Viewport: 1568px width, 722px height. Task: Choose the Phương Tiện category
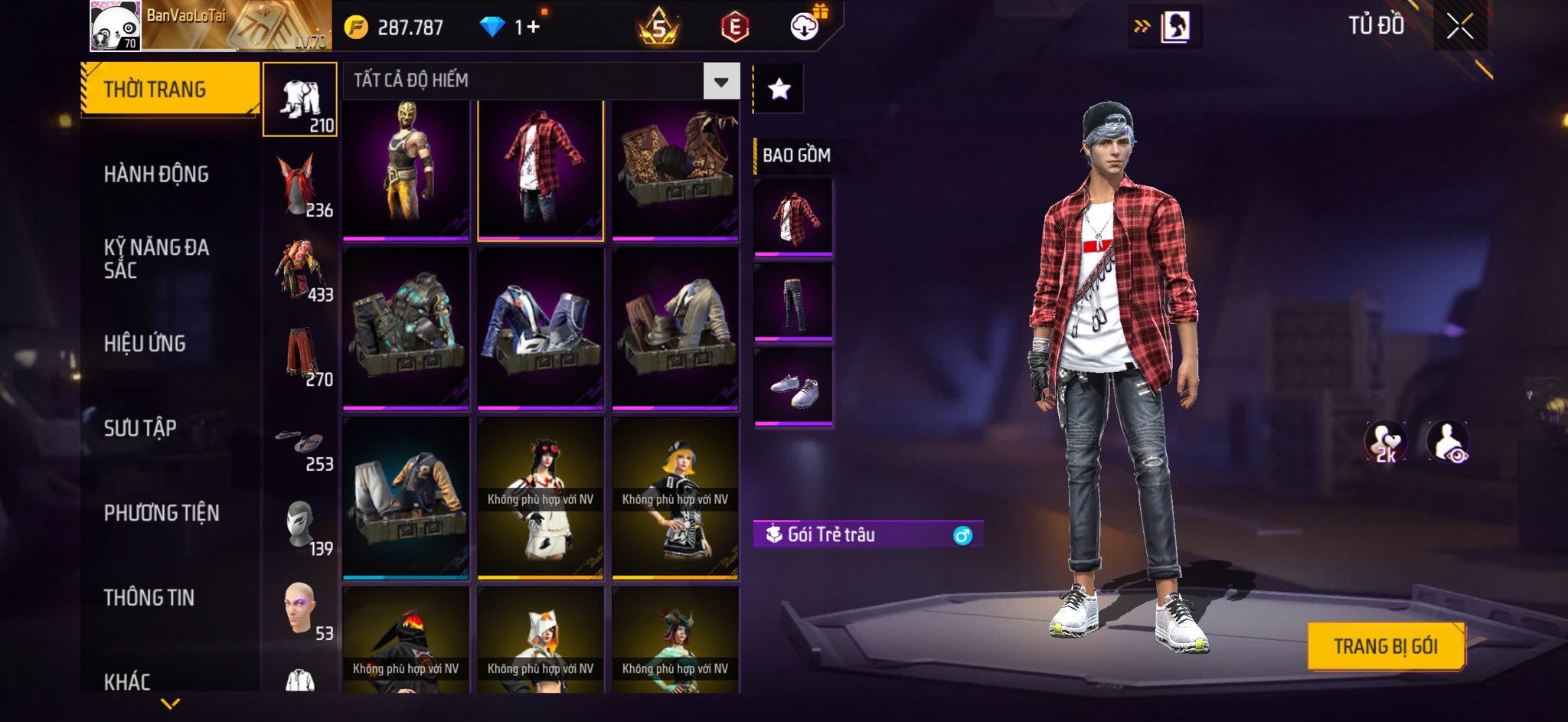click(x=162, y=513)
